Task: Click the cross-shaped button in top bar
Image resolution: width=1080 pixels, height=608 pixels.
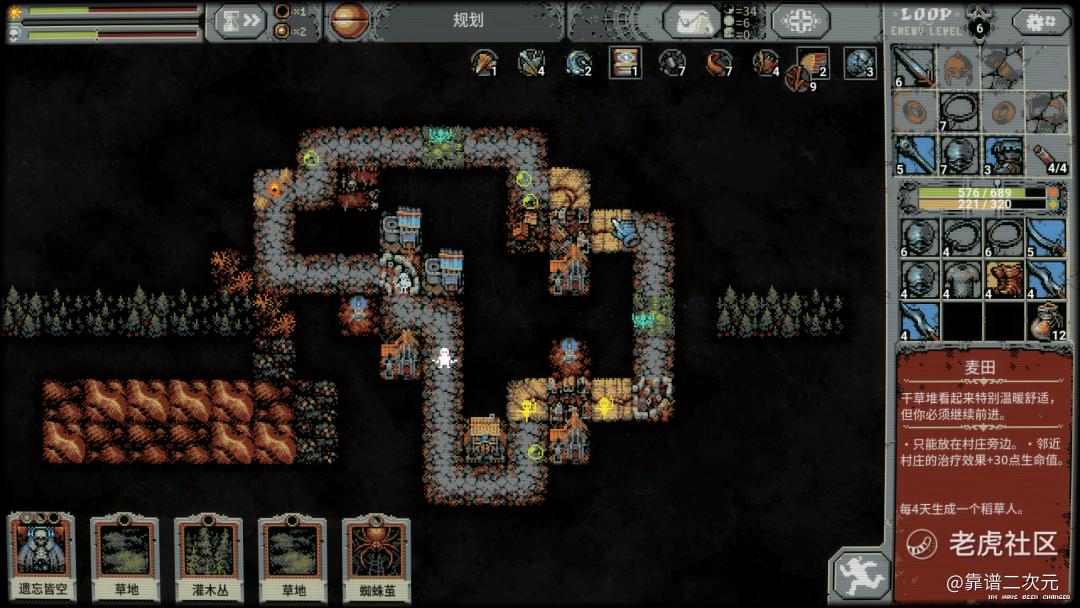Action: (799, 21)
